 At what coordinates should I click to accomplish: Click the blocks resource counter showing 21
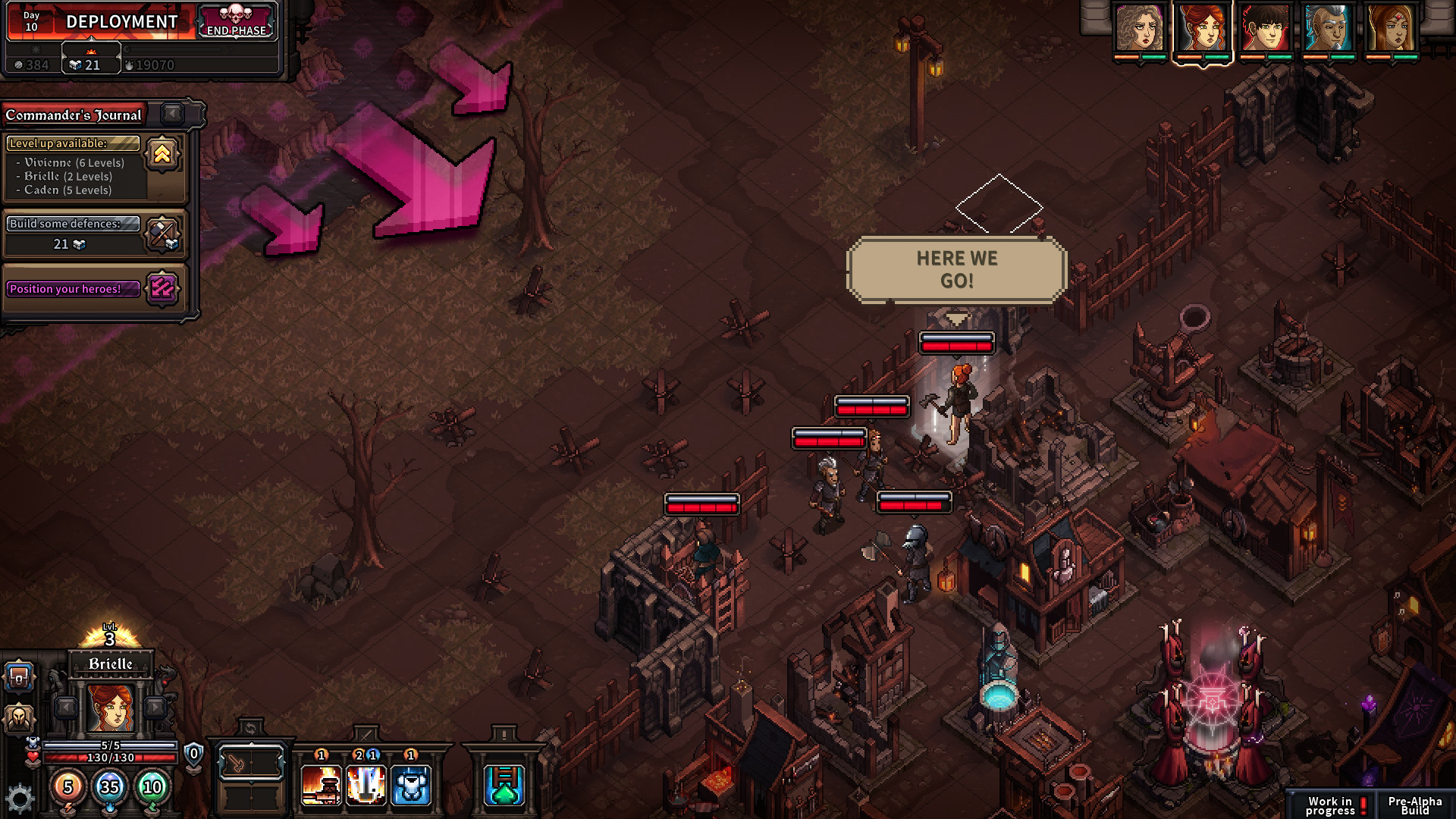pyautogui.click(x=90, y=64)
